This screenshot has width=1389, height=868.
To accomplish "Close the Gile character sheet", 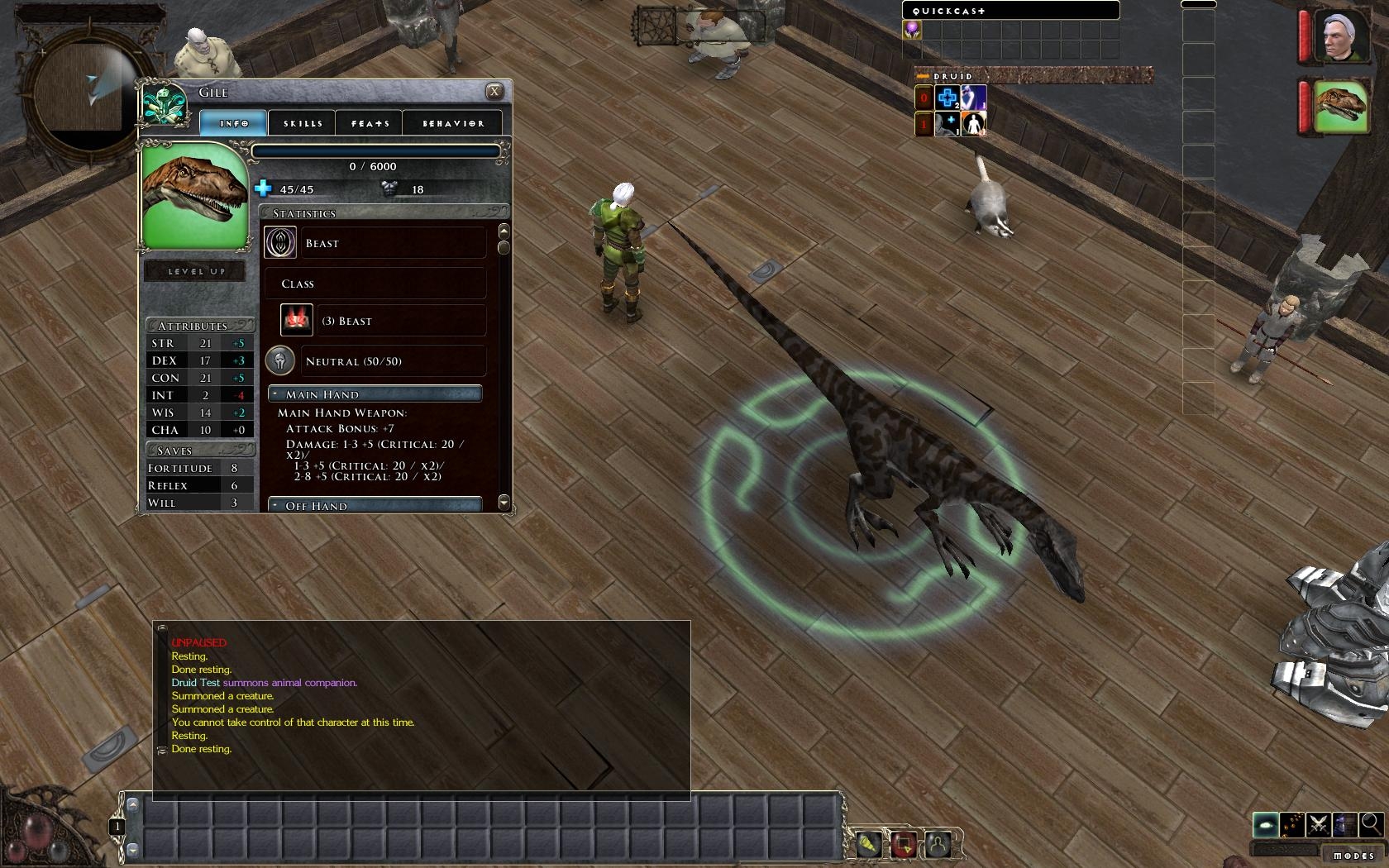I will coord(494,92).
